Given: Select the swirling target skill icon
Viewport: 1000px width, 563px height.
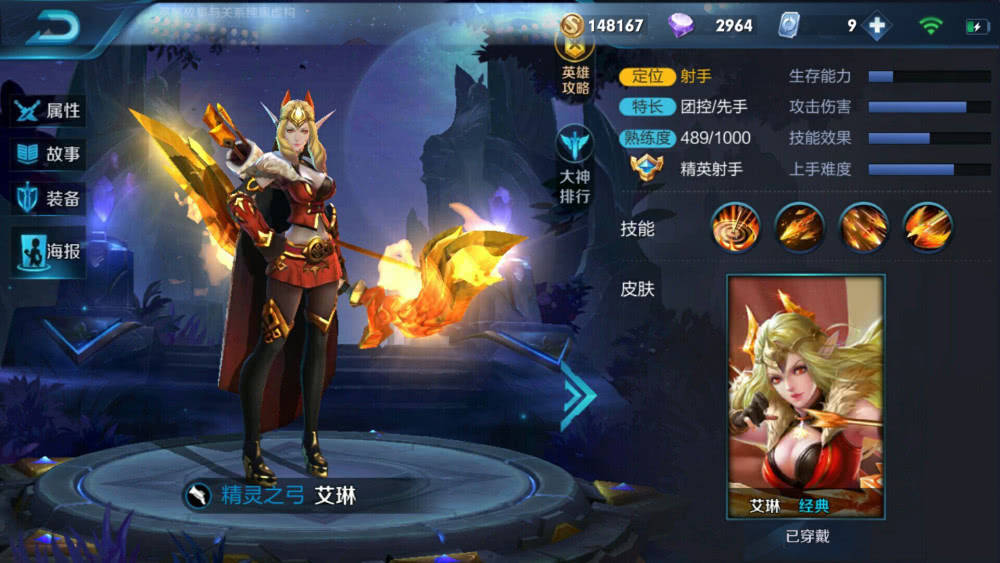Looking at the screenshot, I should click(x=735, y=227).
